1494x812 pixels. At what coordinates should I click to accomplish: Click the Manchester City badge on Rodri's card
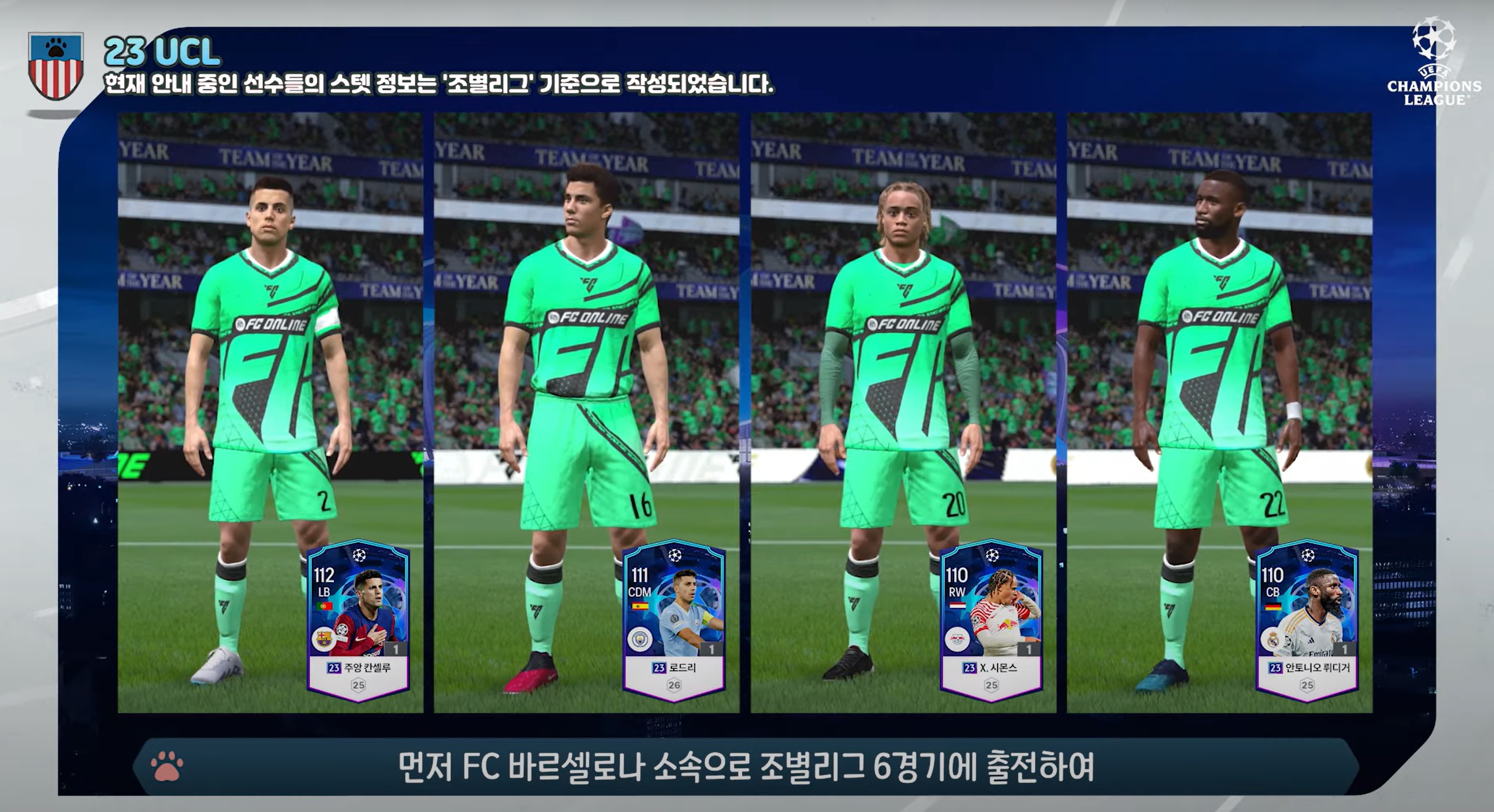pos(639,639)
